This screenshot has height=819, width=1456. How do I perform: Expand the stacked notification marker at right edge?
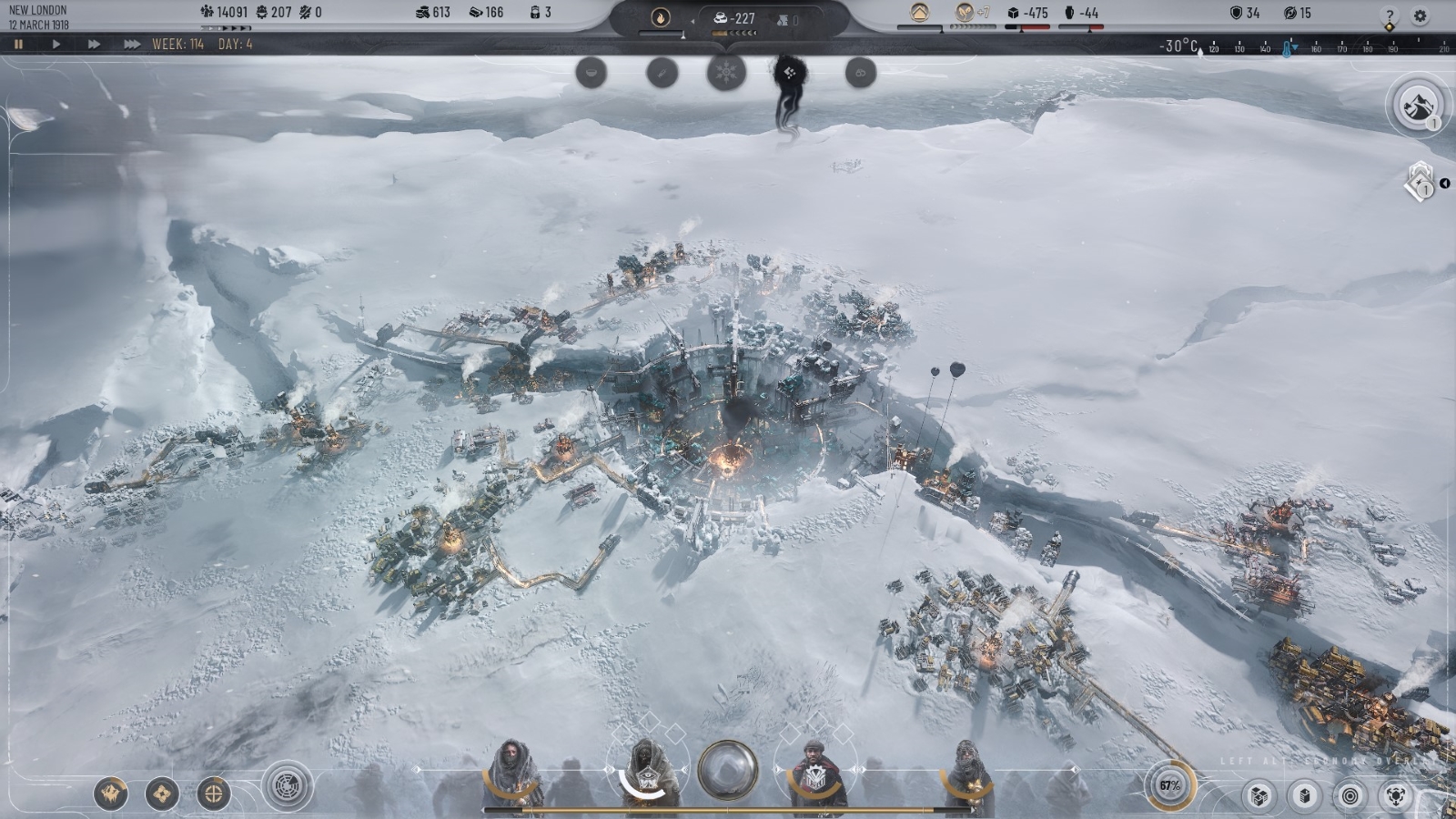pyautogui.click(x=1421, y=182)
